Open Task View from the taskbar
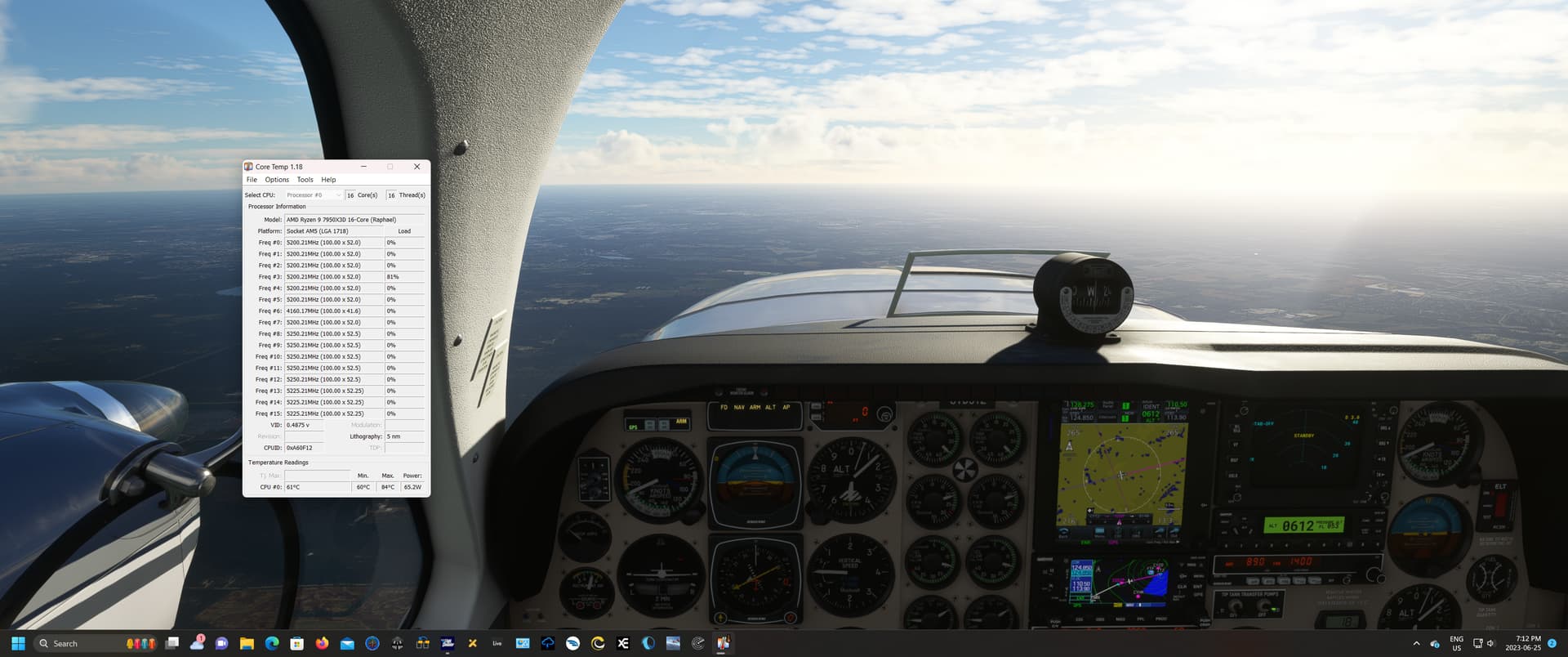 [171, 643]
